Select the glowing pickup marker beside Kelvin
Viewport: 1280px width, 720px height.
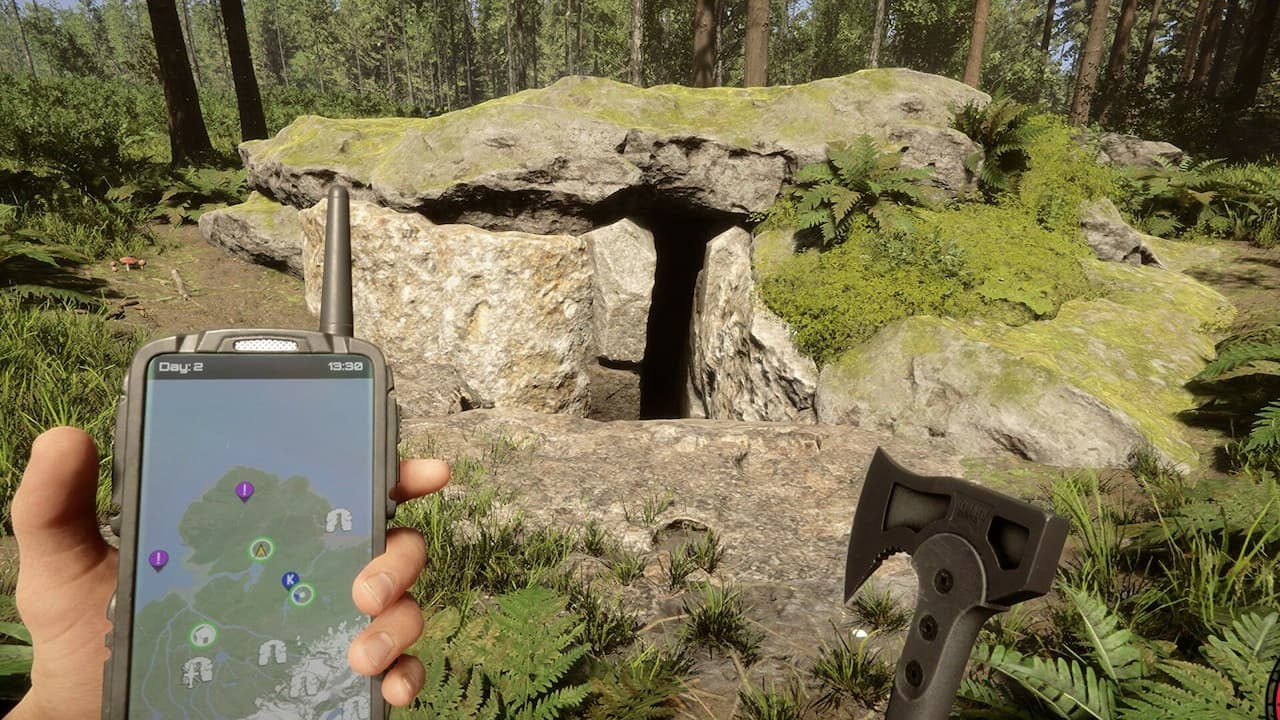[x=302, y=595]
